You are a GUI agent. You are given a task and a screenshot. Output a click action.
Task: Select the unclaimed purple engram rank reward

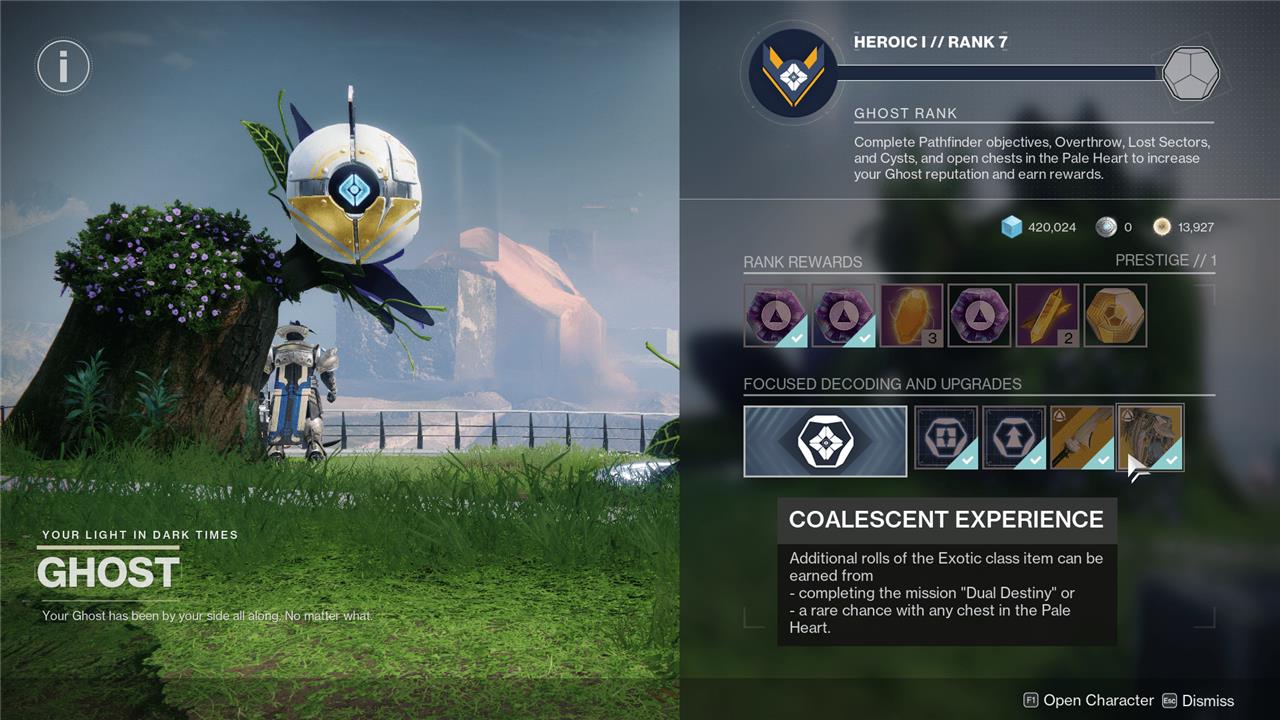click(x=979, y=315)
